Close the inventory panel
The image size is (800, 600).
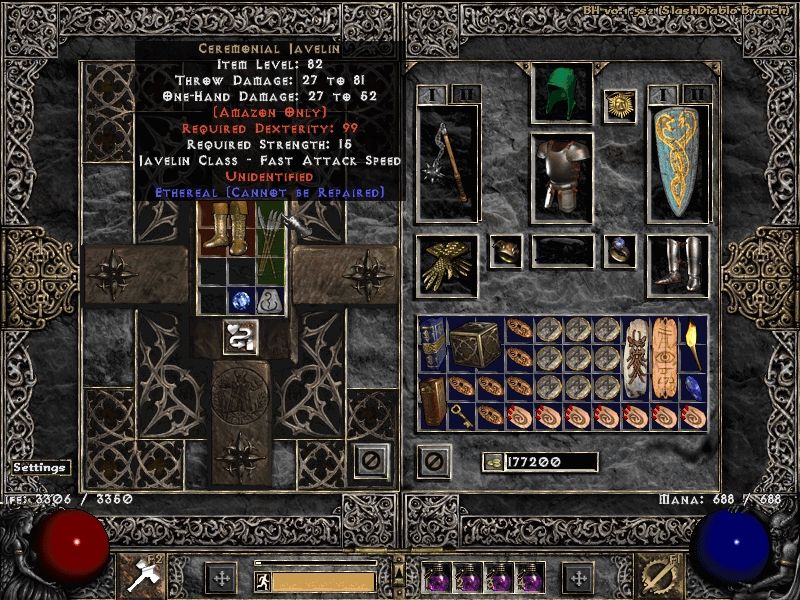(433, 461)
